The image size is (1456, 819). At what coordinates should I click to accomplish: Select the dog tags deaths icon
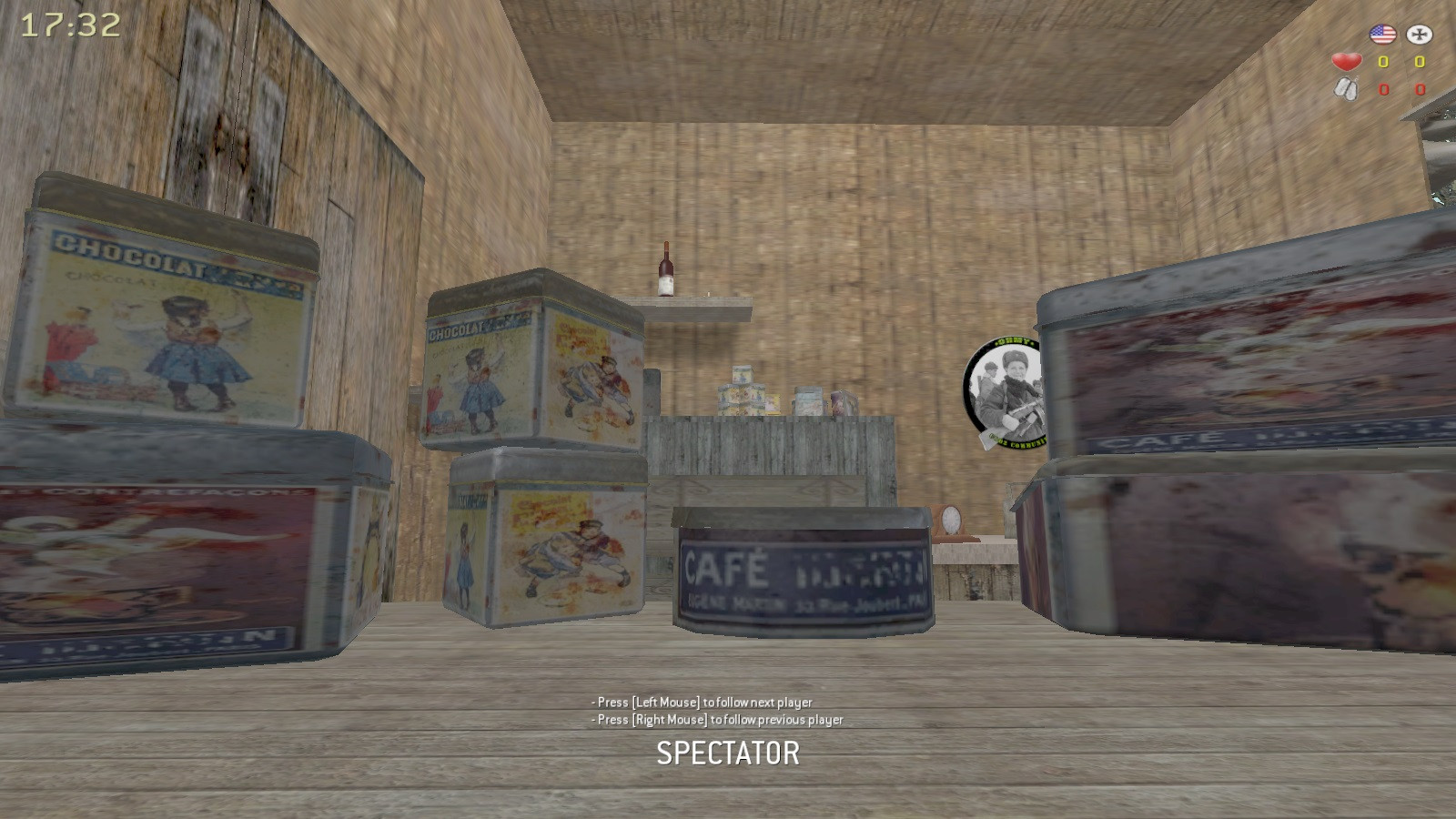point(1347,88)
